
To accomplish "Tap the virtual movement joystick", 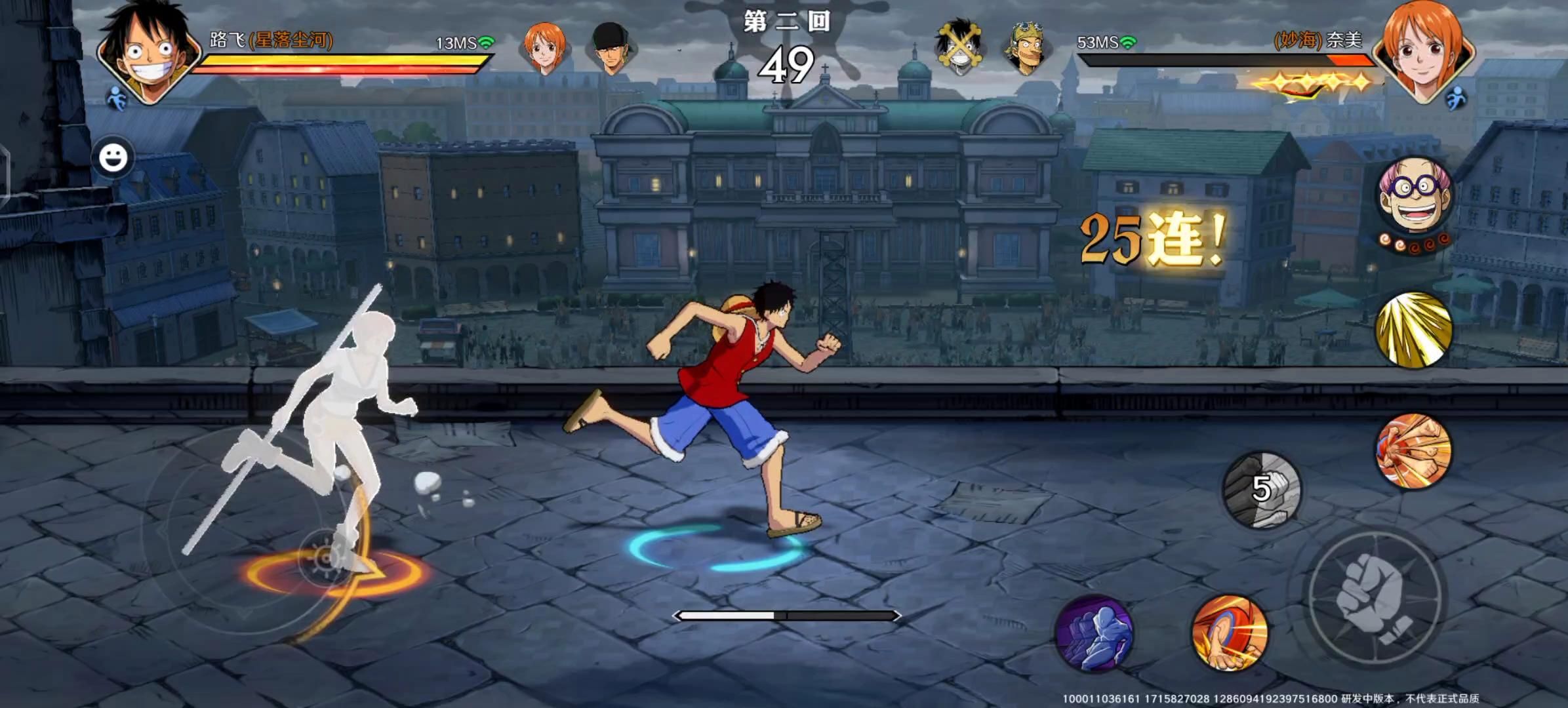I will (325, 557).
